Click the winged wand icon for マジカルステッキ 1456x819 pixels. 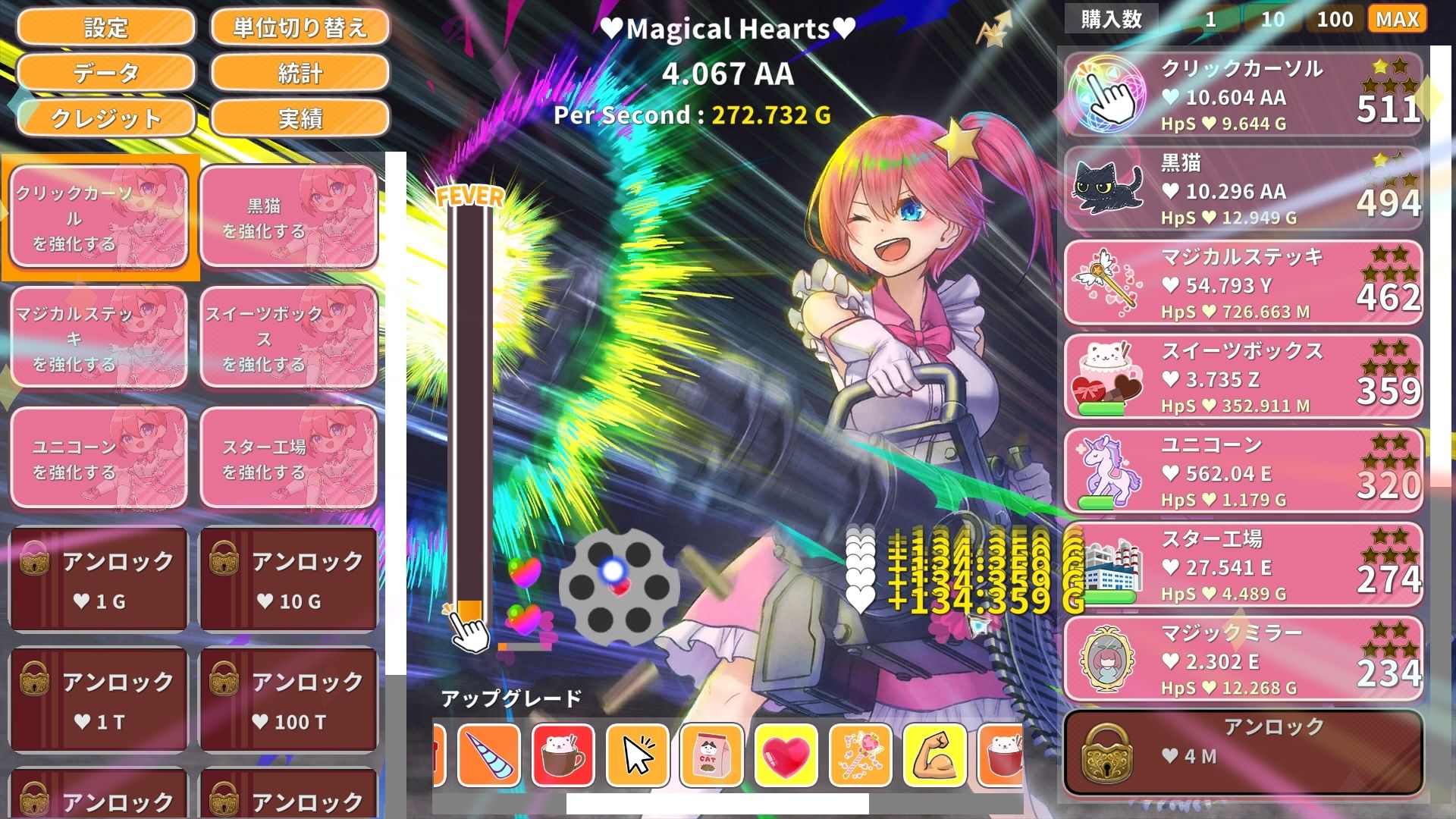click(x=1106, y=280)
